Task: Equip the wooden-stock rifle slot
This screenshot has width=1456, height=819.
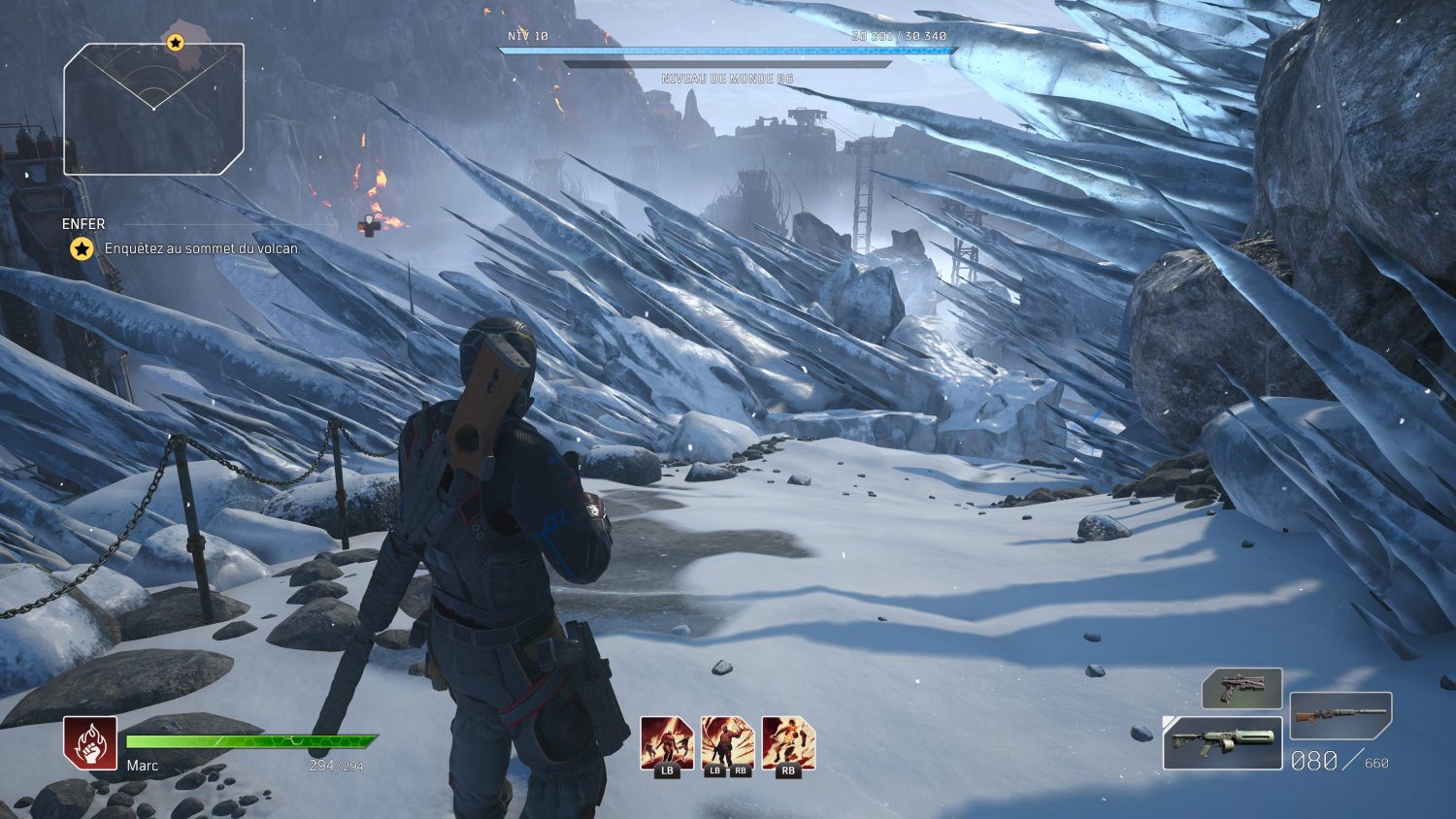Action: [1340, 716]
